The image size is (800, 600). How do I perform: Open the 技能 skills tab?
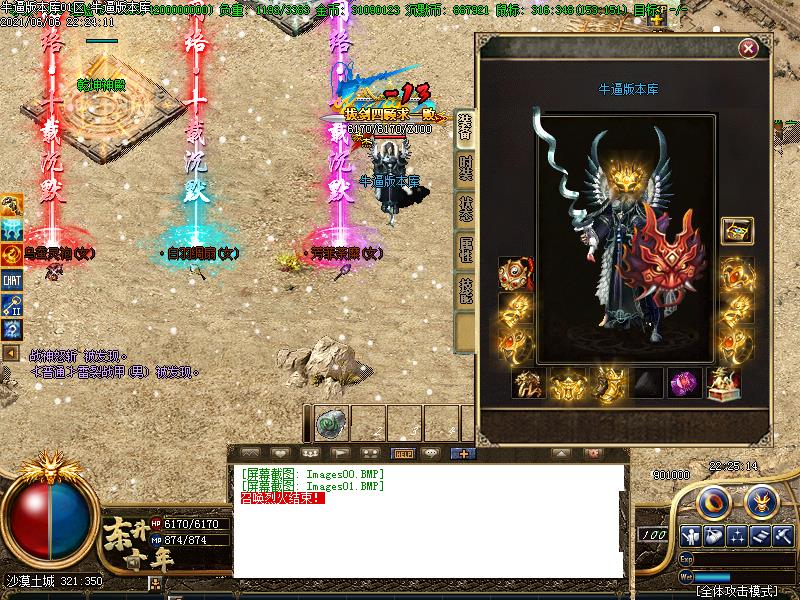465,290
